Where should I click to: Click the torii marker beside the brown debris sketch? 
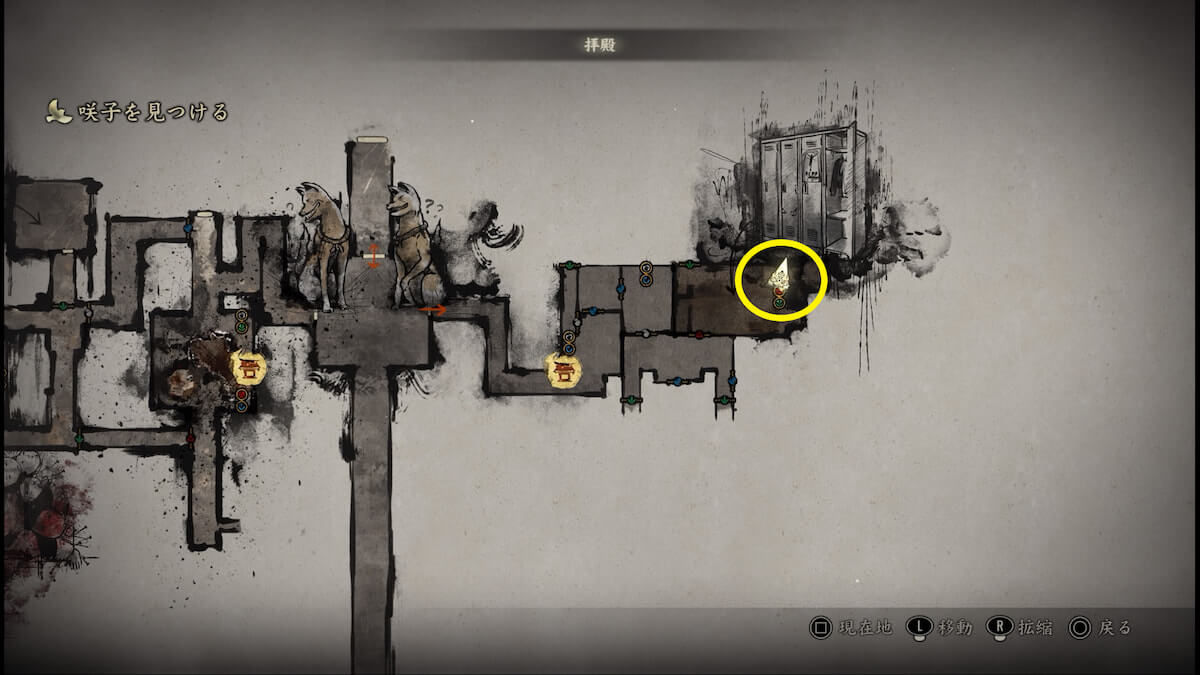246,367
